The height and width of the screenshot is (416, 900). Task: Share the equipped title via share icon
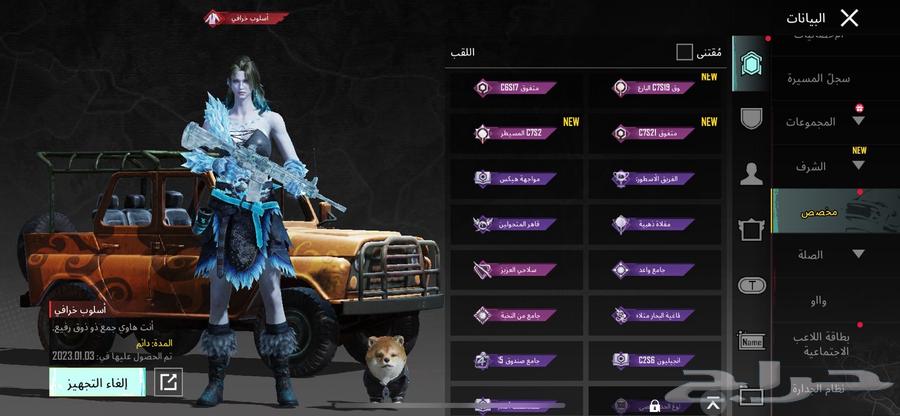click(x=168, y=382)
